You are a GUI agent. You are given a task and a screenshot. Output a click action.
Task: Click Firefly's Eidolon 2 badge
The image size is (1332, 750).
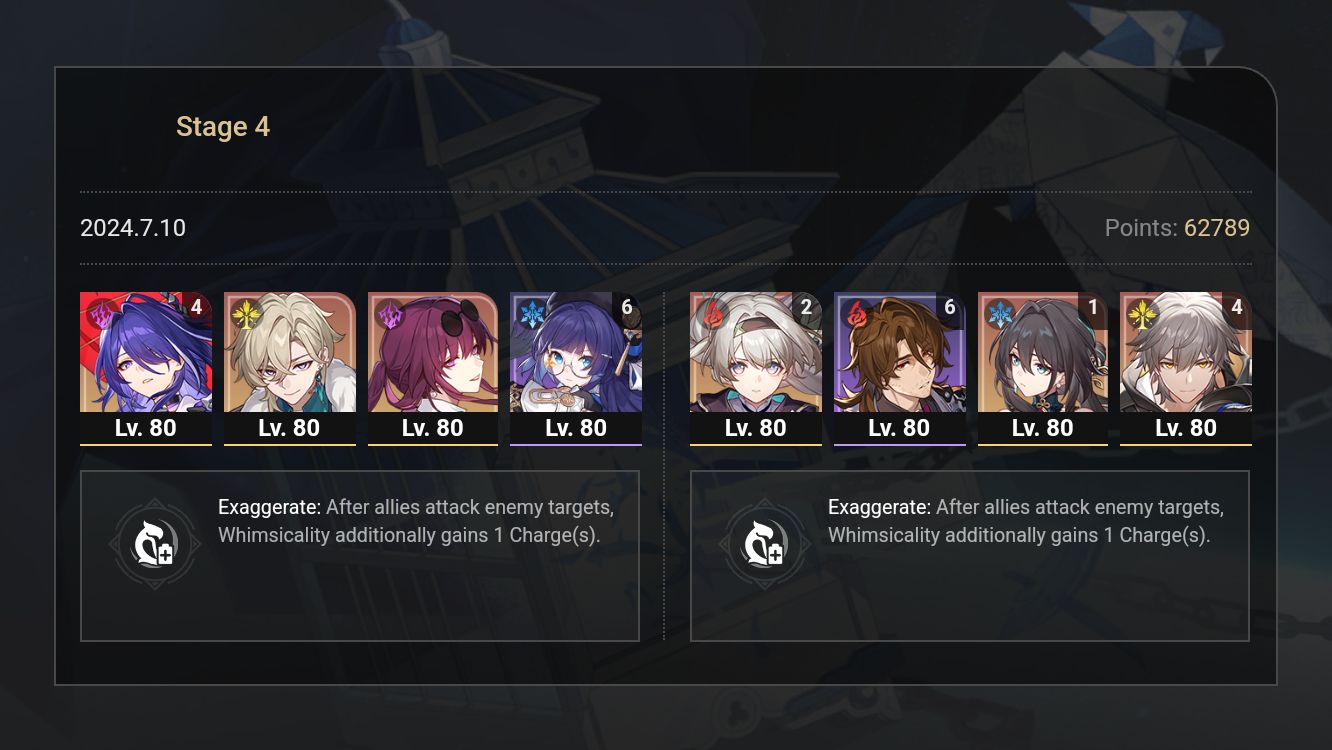[x=806, y=308]
